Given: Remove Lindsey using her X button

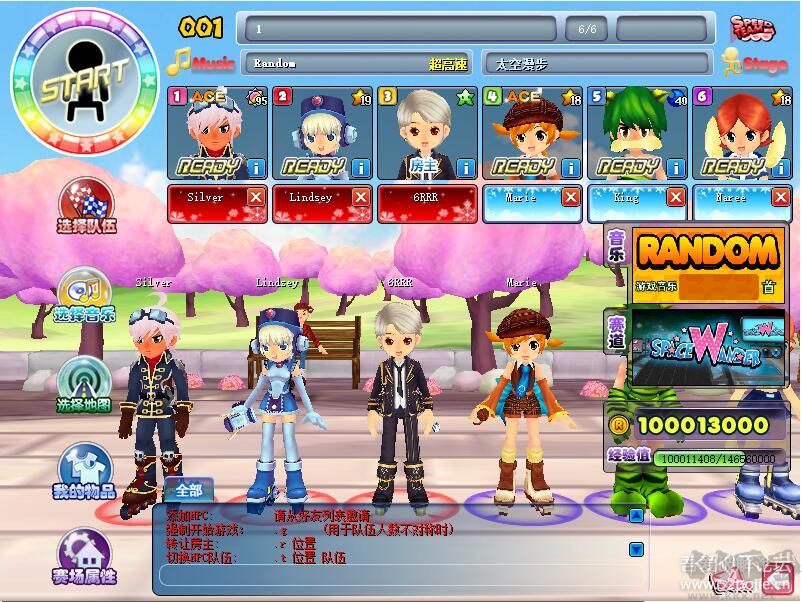Looking at the screenshot, I should [x=361, y=198].
